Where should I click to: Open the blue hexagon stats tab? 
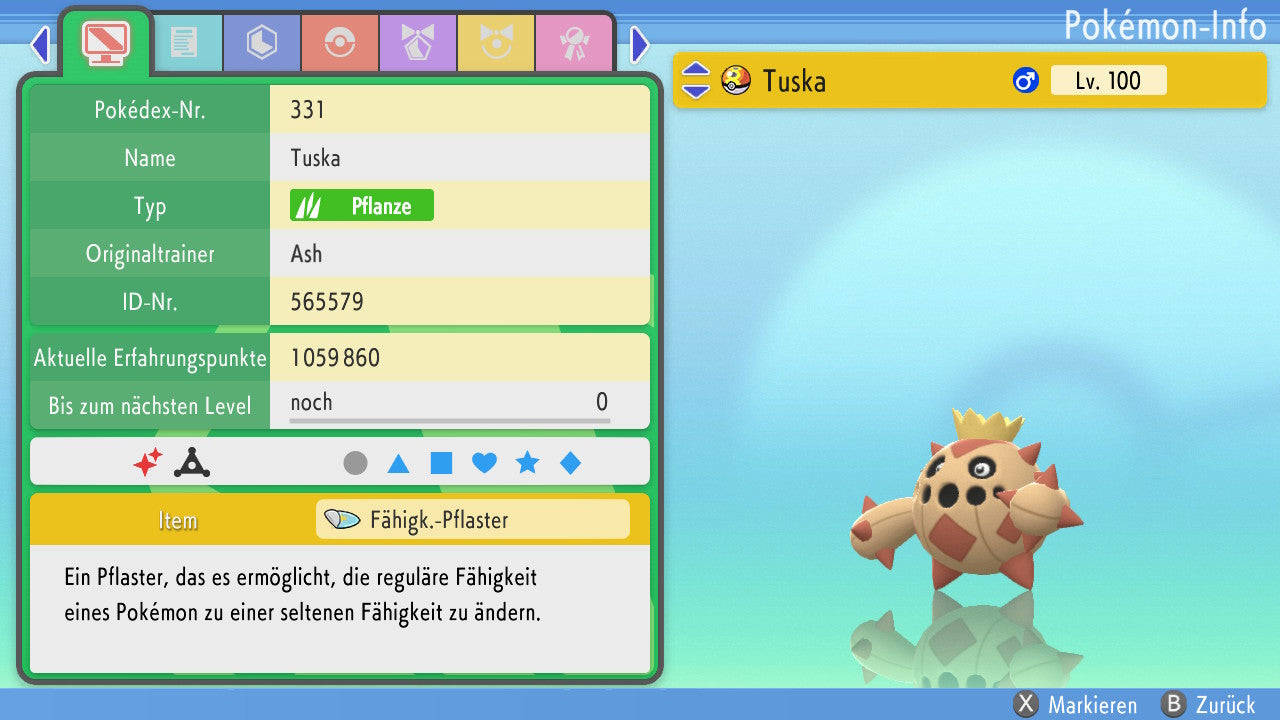pos(262,43)
